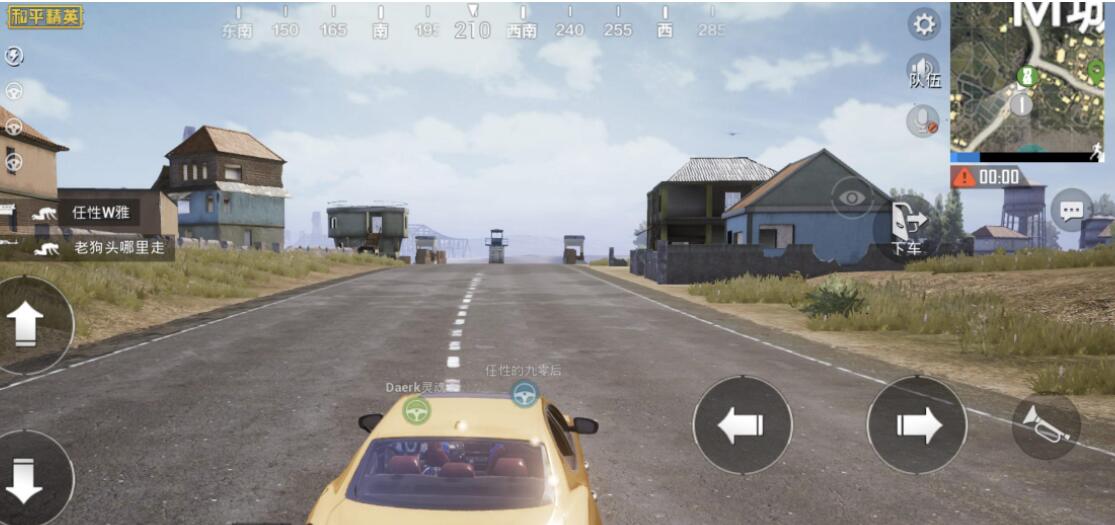Accelerate with the up arrow button
The width and height of the screenshot is (1115, 525).
[x=28, y=324]
